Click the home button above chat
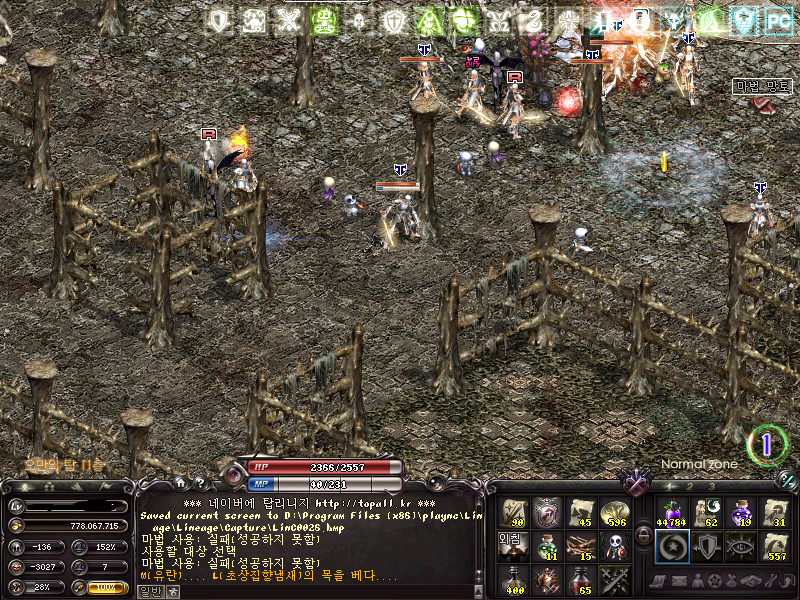The image size is (800, 600). [181, 483]
